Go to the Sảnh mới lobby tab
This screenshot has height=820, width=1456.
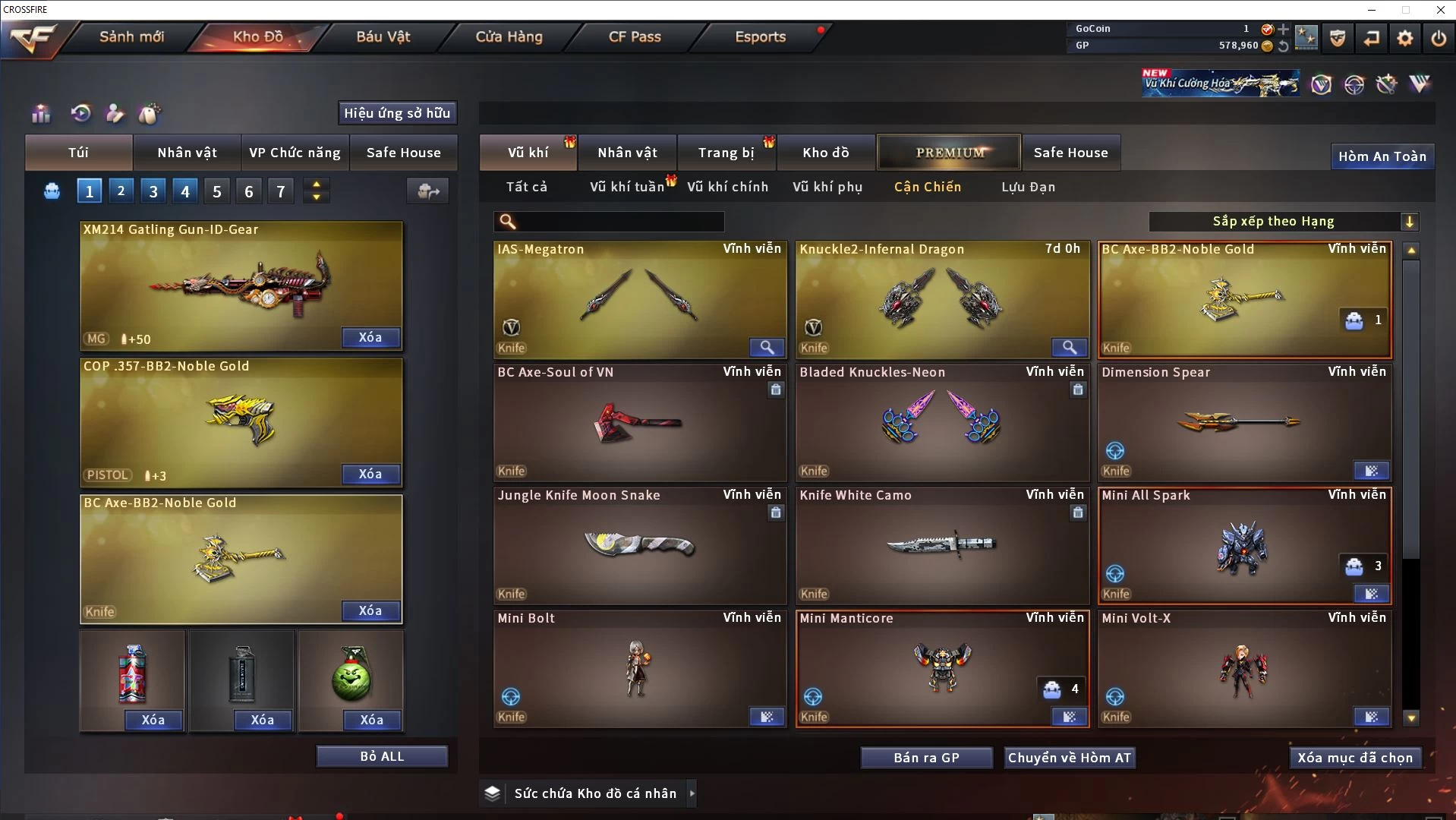(131, 36)
